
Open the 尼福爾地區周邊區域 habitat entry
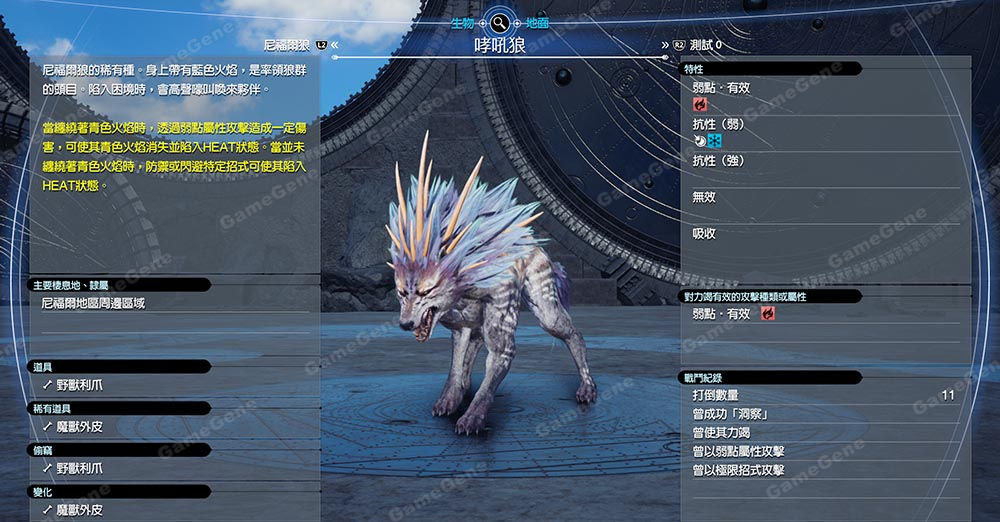click(93, 303)
